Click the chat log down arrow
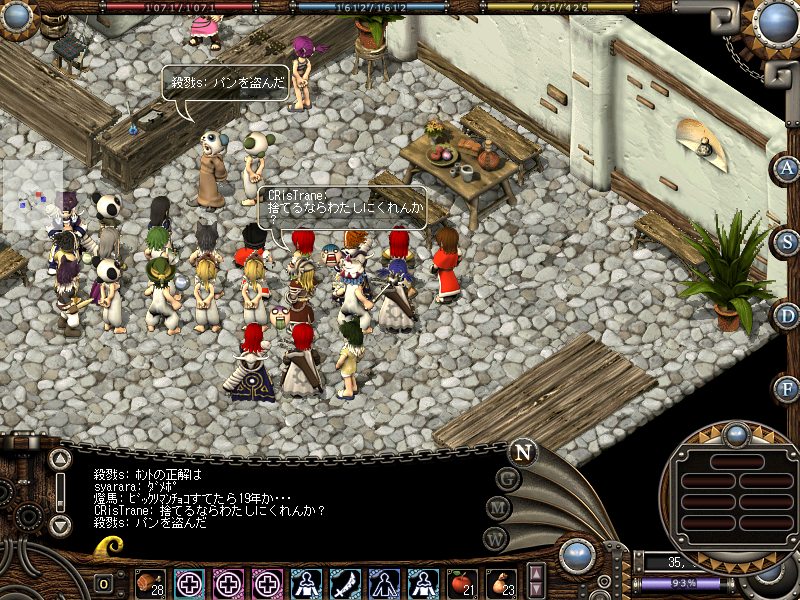The width and height of the screenshot is (800, 600). 60,524
